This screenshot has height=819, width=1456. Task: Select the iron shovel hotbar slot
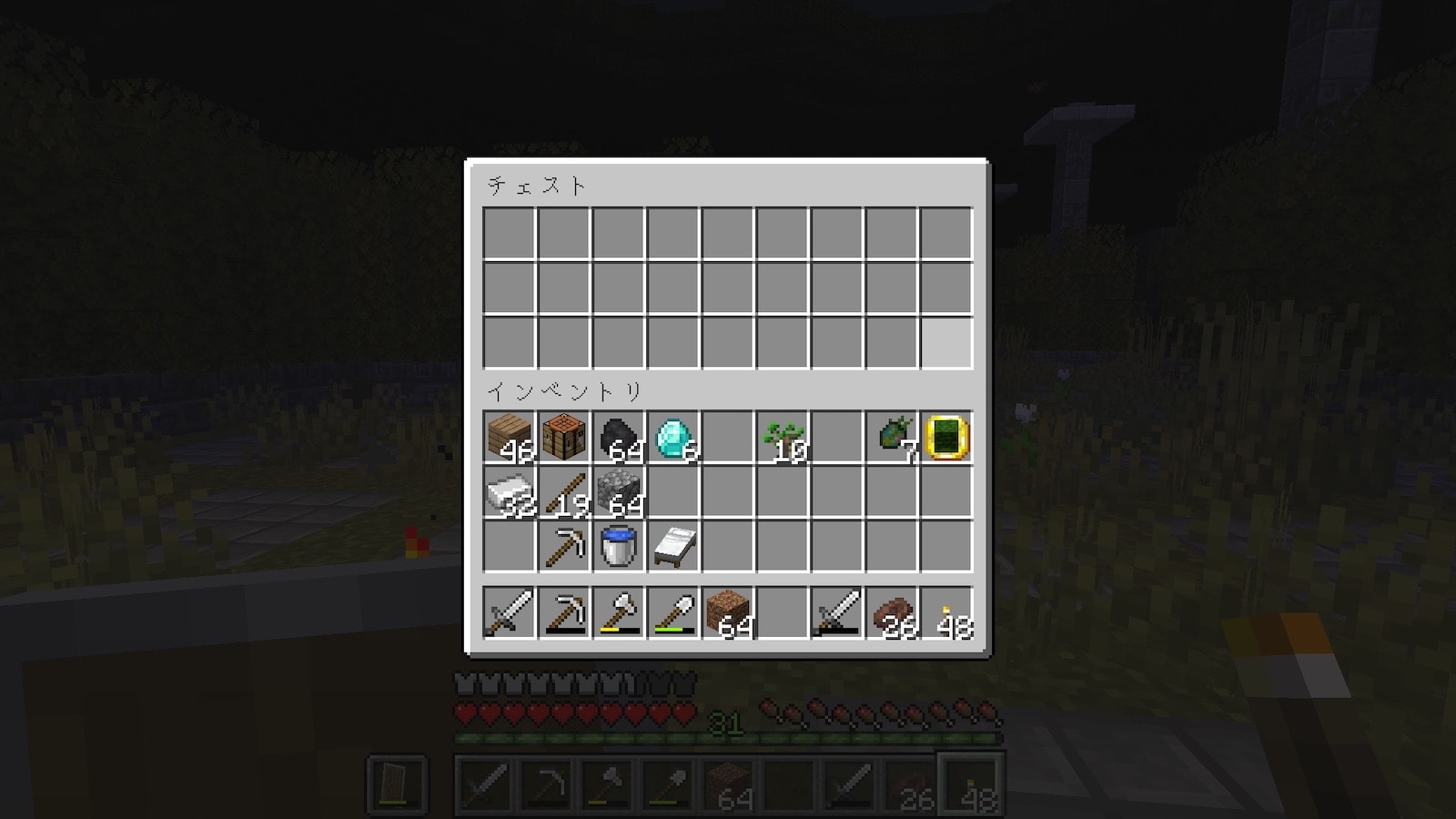pyautogui.click(x=672, y=612)
